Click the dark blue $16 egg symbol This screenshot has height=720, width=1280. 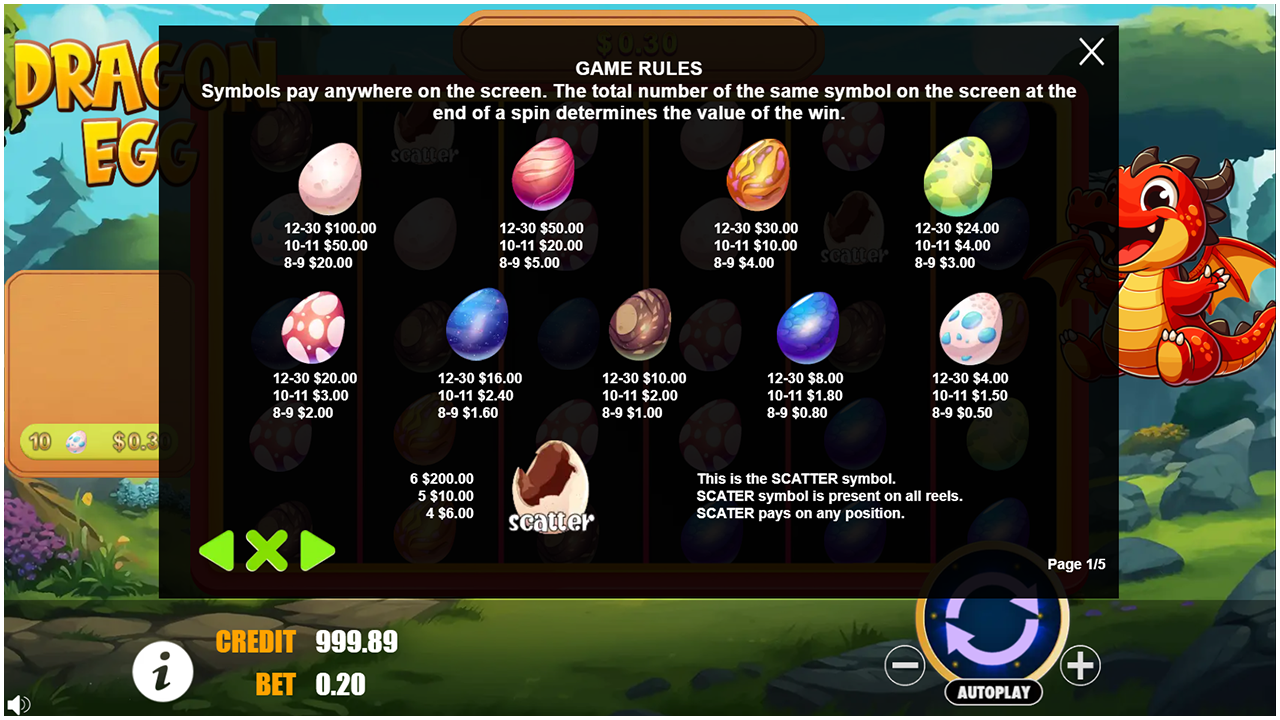(478, 325)
